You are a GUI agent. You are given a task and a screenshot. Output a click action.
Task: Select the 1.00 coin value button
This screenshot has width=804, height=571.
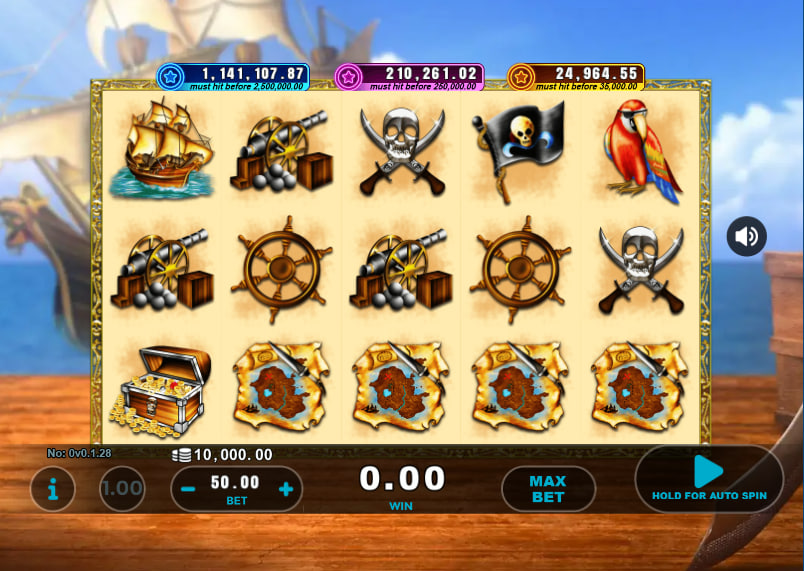pyautogui.click(x=122, y=489)
